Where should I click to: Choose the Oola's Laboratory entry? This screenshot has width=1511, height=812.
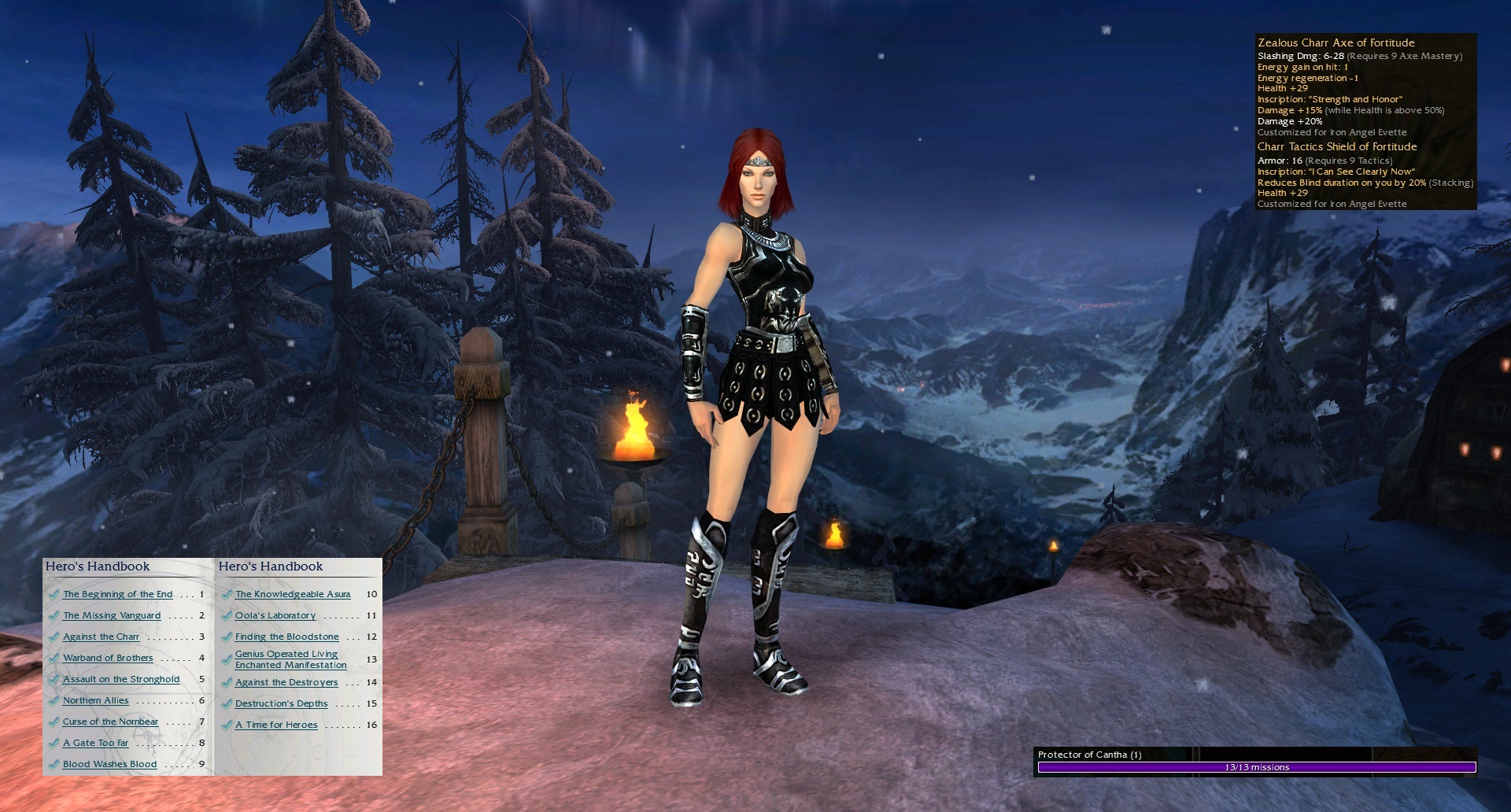pos(275,615)
